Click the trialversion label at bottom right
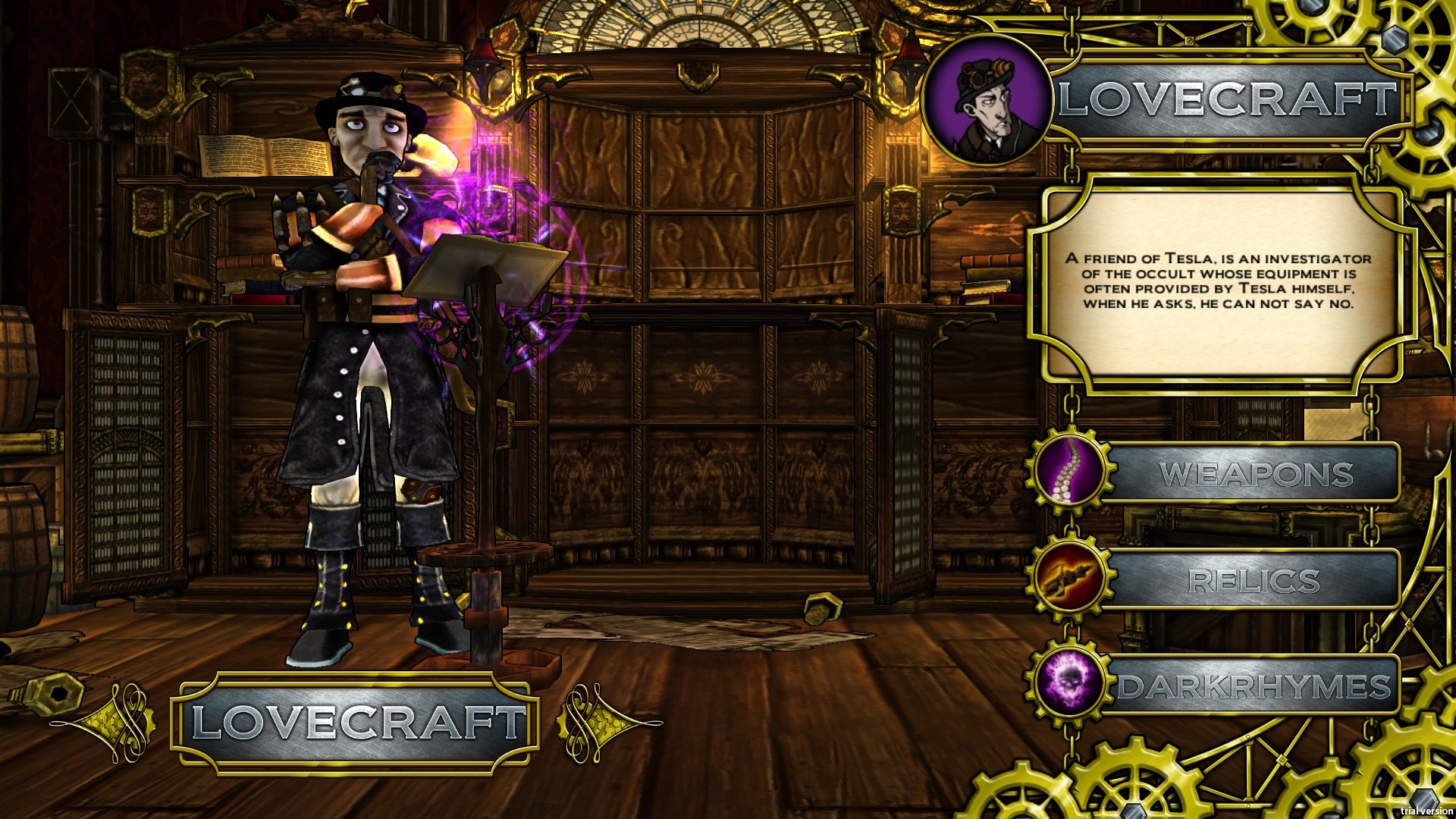 [1429, 810]
